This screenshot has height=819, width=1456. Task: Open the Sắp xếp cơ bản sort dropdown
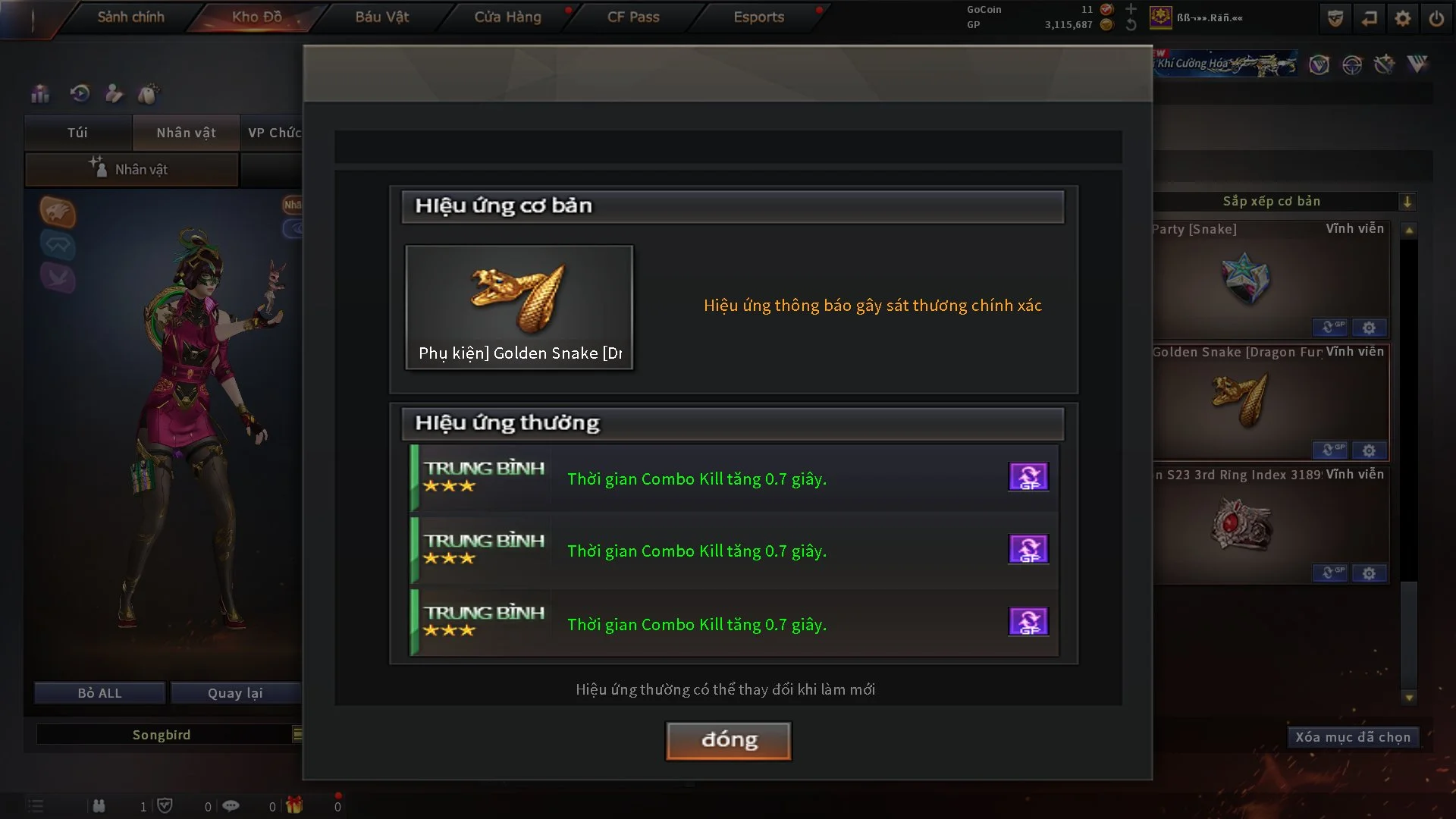click(x=1407, y=202)
